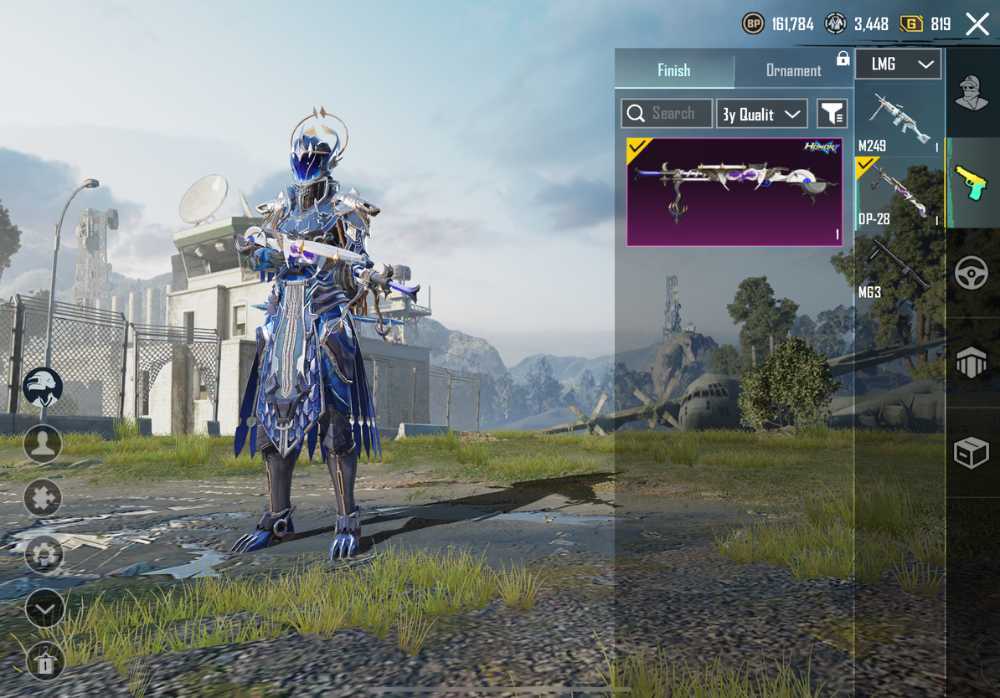
Task: Select the DP-28 weapon entry
Action: coord(899,192)
